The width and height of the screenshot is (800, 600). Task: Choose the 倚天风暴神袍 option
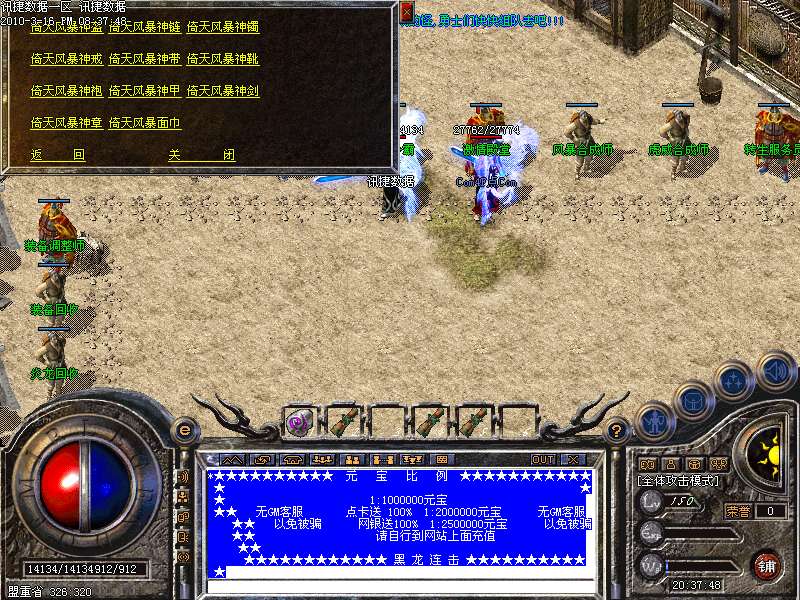point(66,91)
